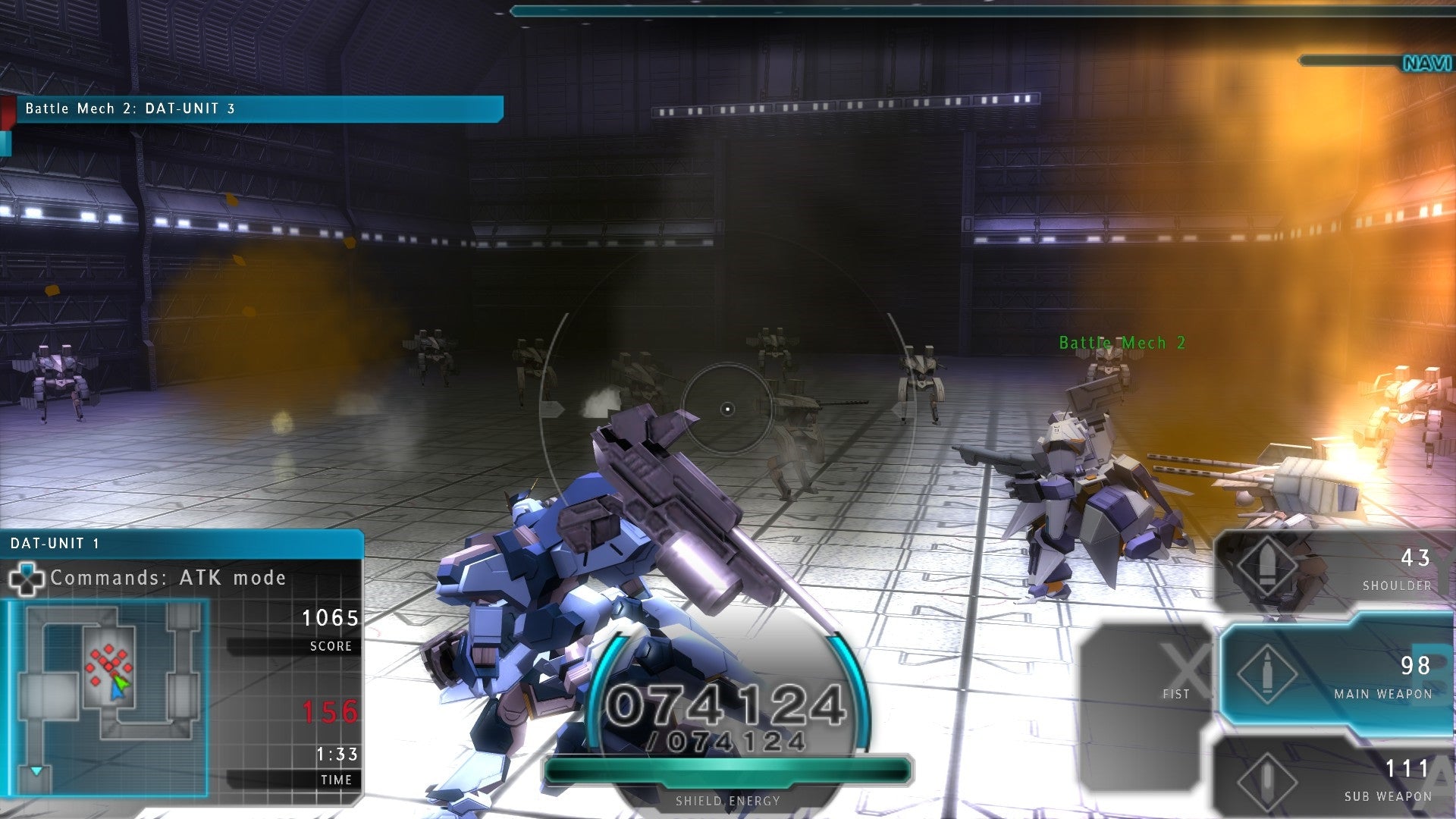Screen dimensions: 1456x819
Task: Toggle Commands: ATK mode
Action: (167, 578)
